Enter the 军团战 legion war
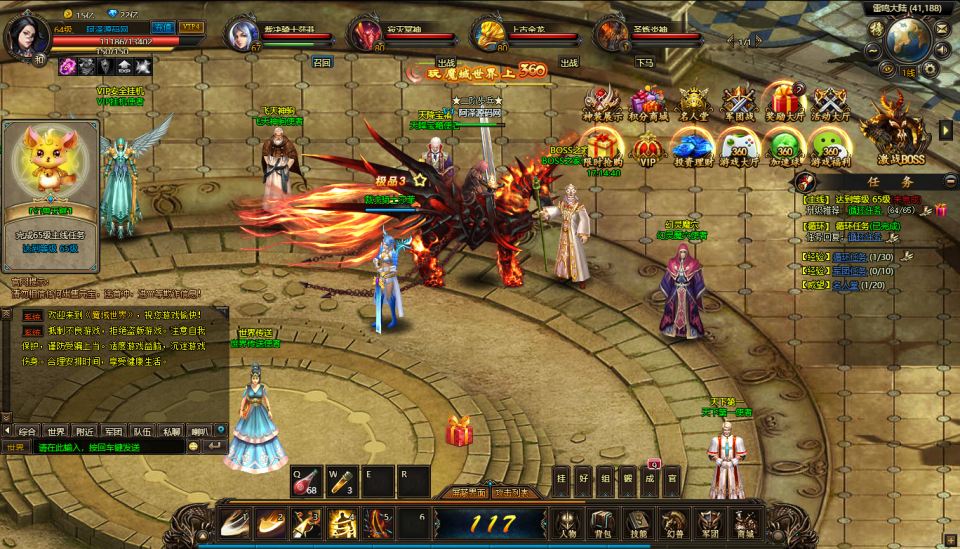Viewport: 960px width, 549px height. click(x=738, y=104)
